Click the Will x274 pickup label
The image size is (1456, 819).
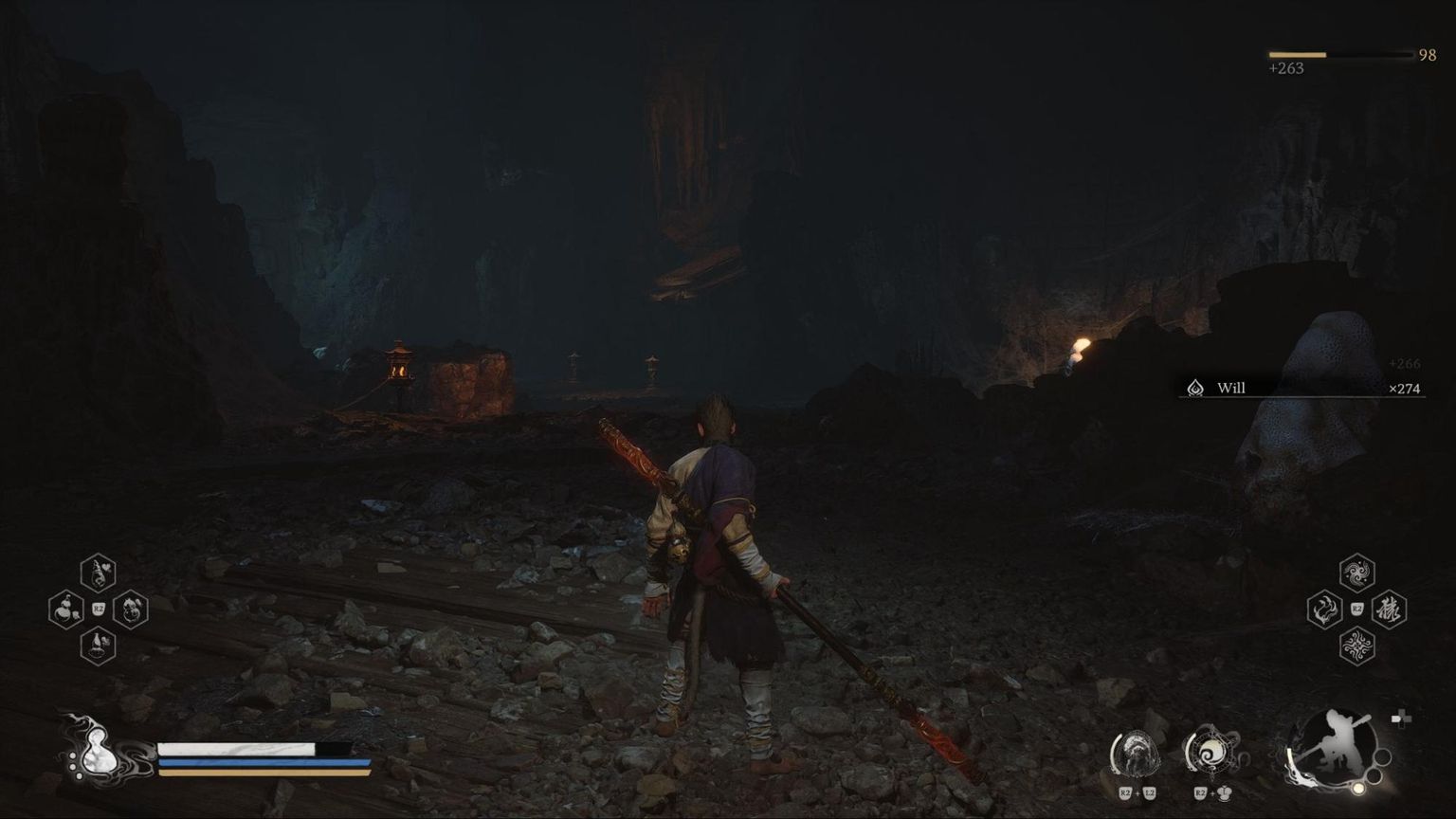[1403, 389]
